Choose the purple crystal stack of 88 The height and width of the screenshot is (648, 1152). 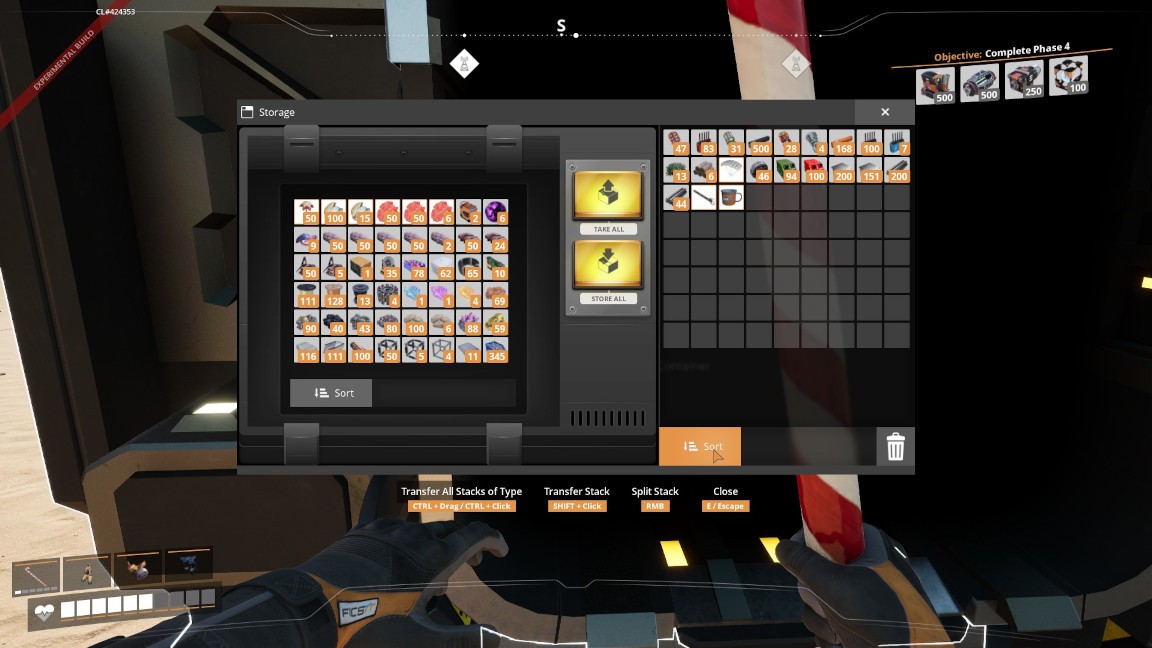[469, 323]
